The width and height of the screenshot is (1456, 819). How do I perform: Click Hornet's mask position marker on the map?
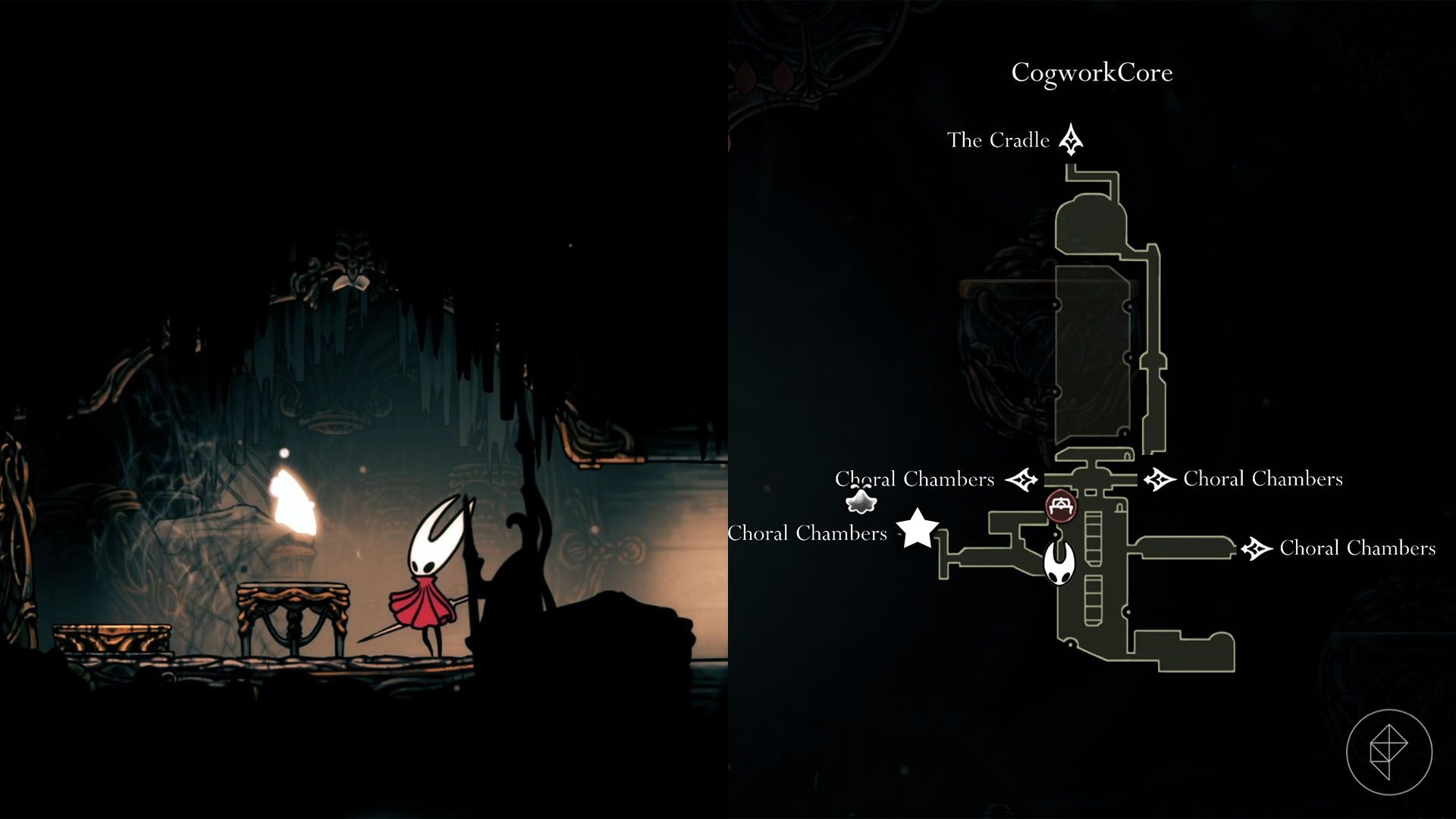click(1058, 564)
